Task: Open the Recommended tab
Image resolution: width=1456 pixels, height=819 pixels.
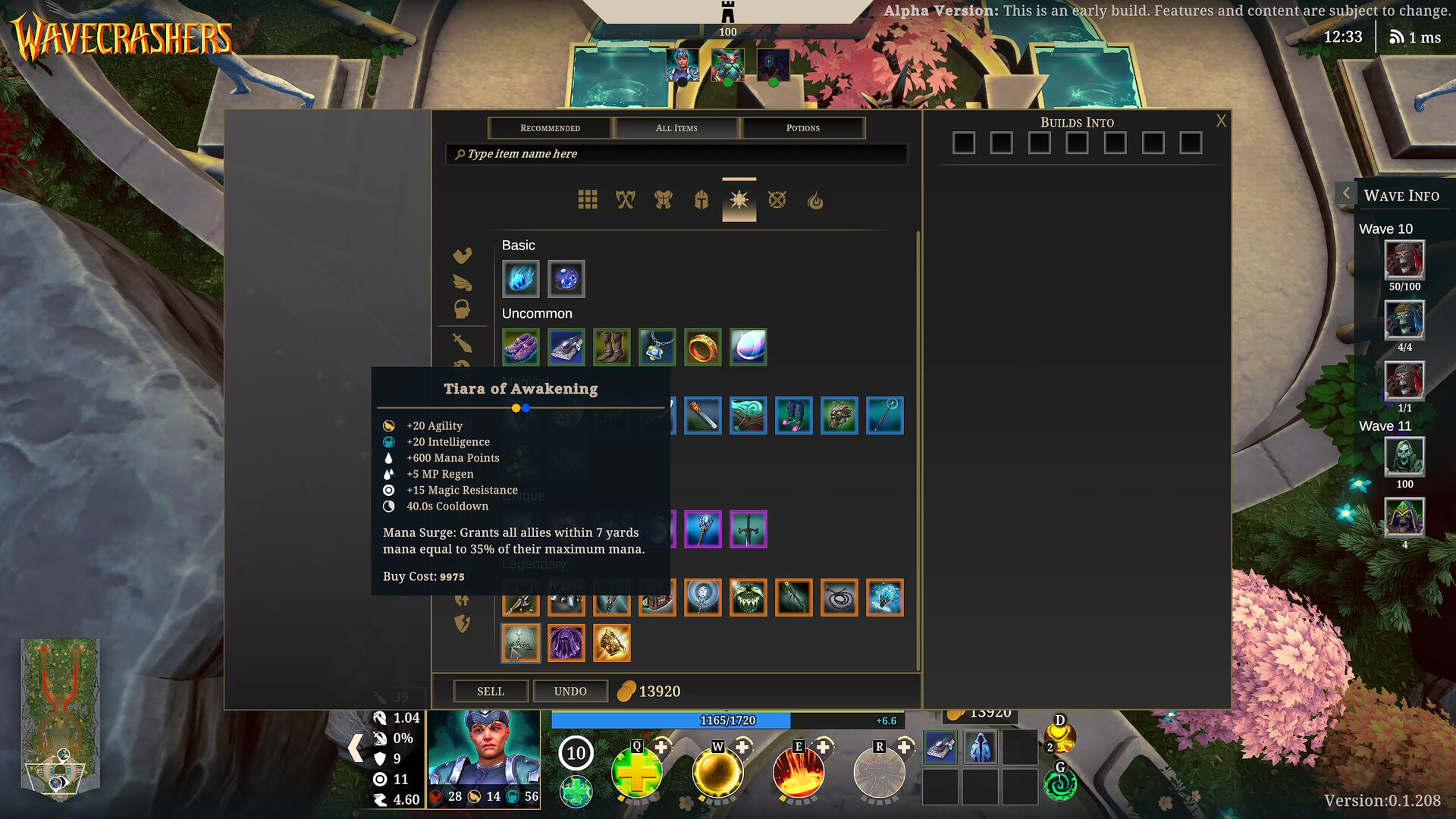Action: tap(550, 127)
